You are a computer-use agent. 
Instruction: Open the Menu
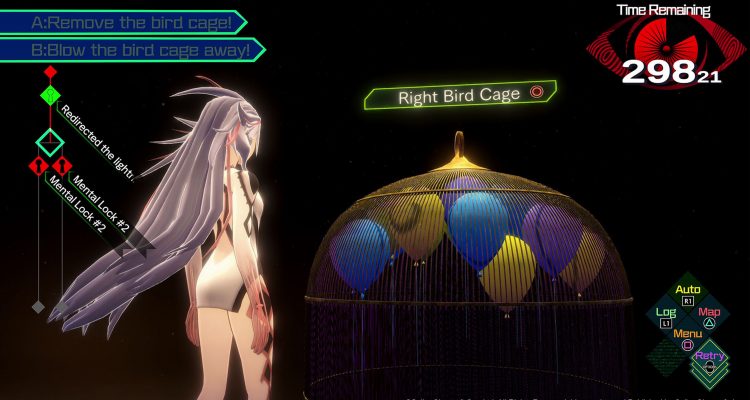coord(687,338)
